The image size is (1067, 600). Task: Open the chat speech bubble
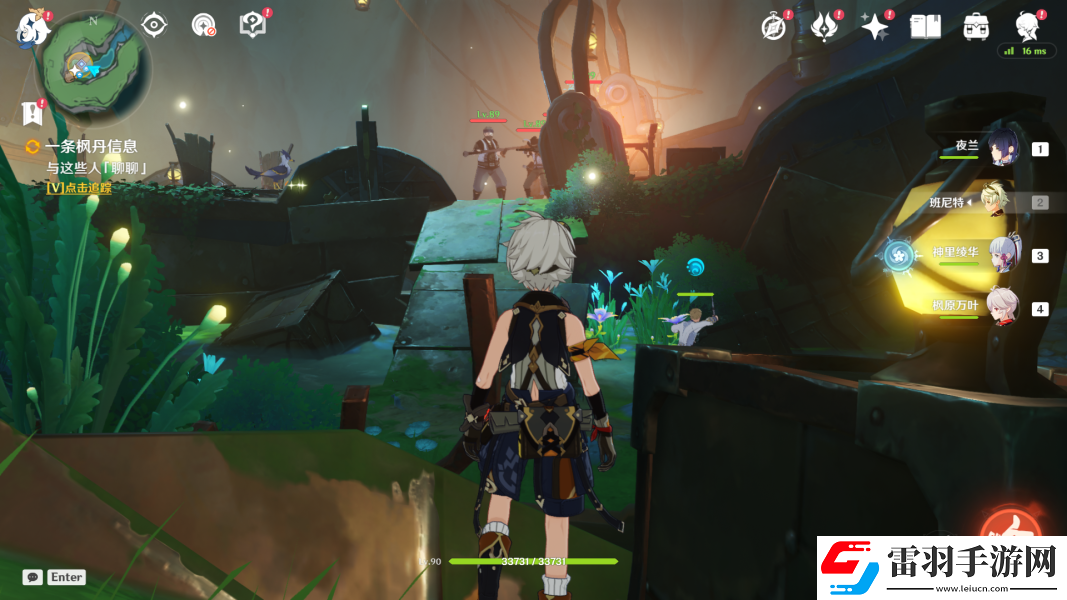click(33, 577)
